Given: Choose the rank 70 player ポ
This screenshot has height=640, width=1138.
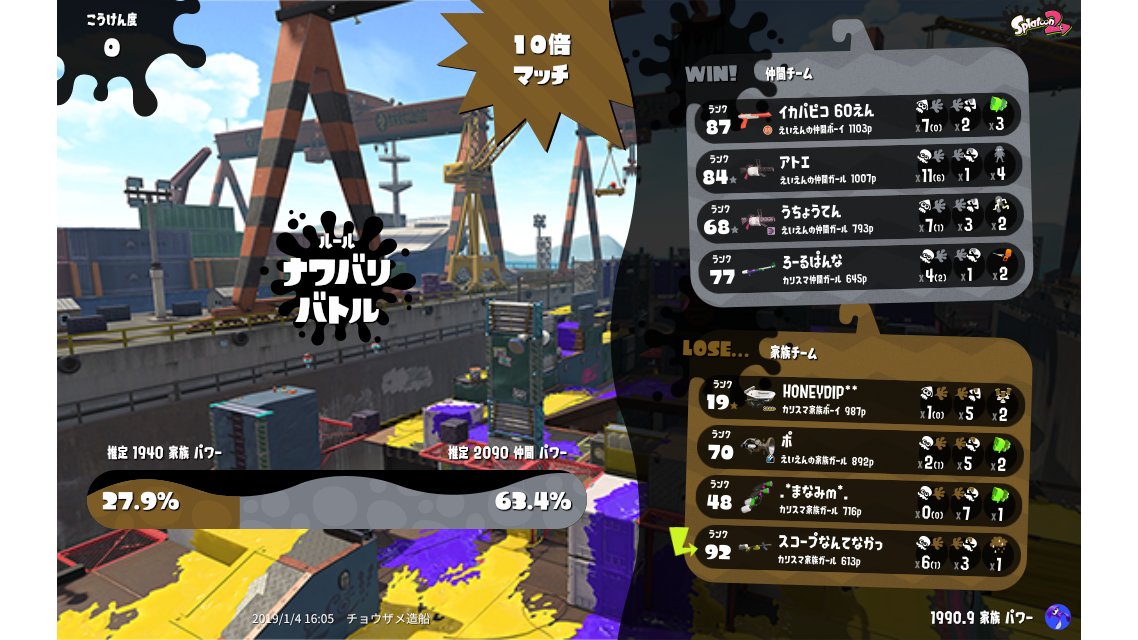Looking at the screenshot, I should [858, 450].
